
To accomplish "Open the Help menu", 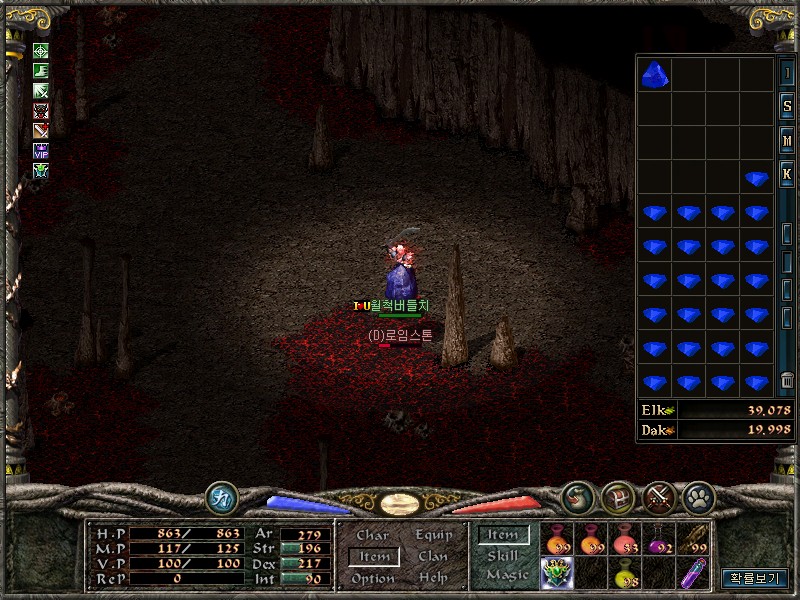I will 433,578.
